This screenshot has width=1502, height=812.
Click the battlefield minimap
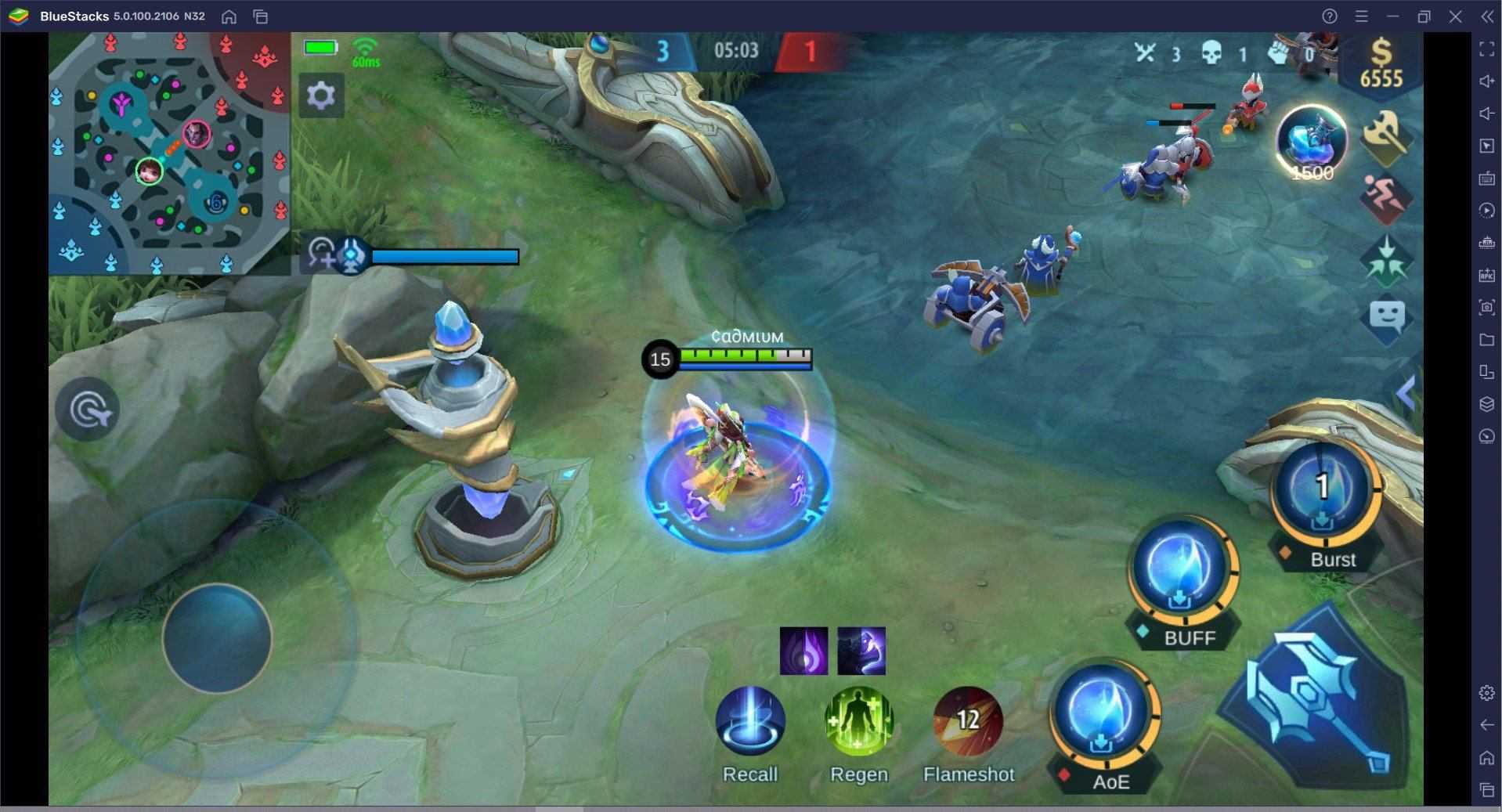169,153
